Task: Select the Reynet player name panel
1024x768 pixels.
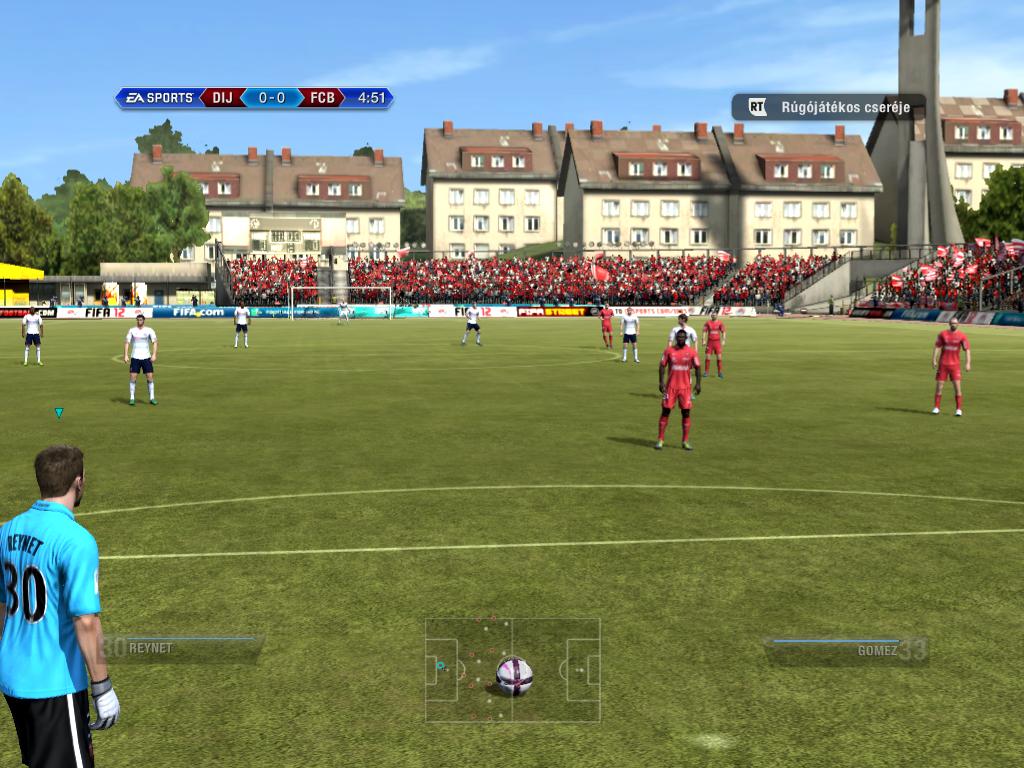Action: pyautogui.click(x=183, y=648)
